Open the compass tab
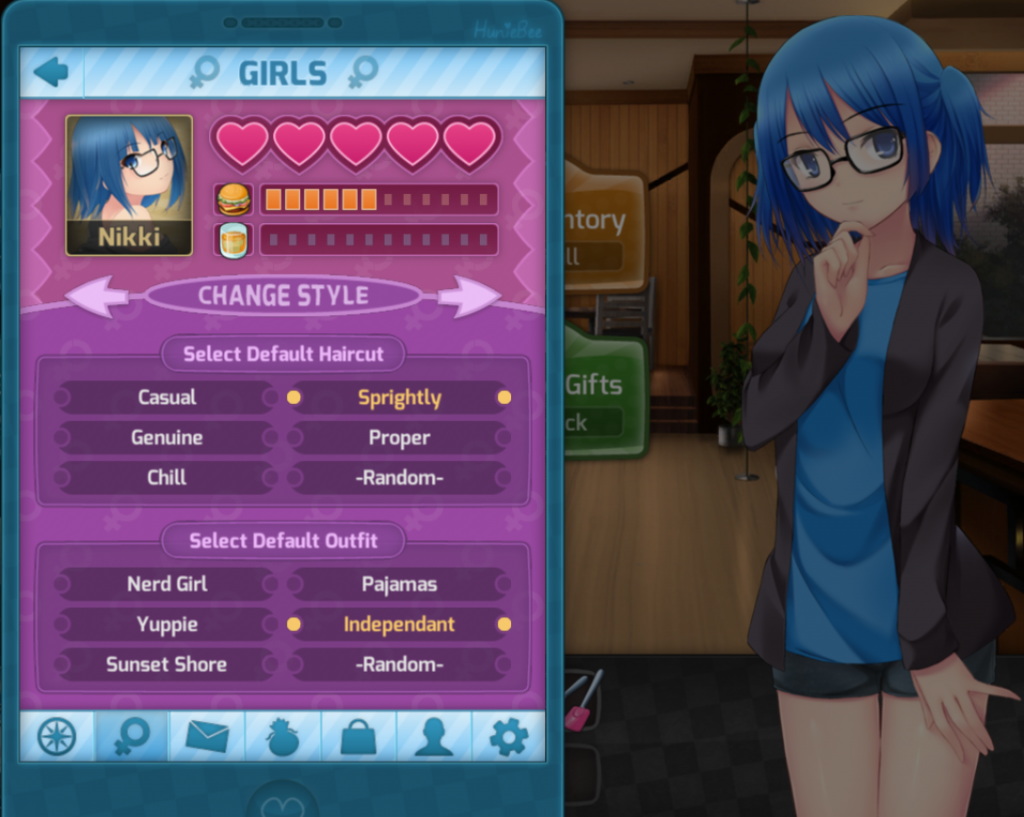This screenshot has width=1024, height=817. tap(57, 737)
